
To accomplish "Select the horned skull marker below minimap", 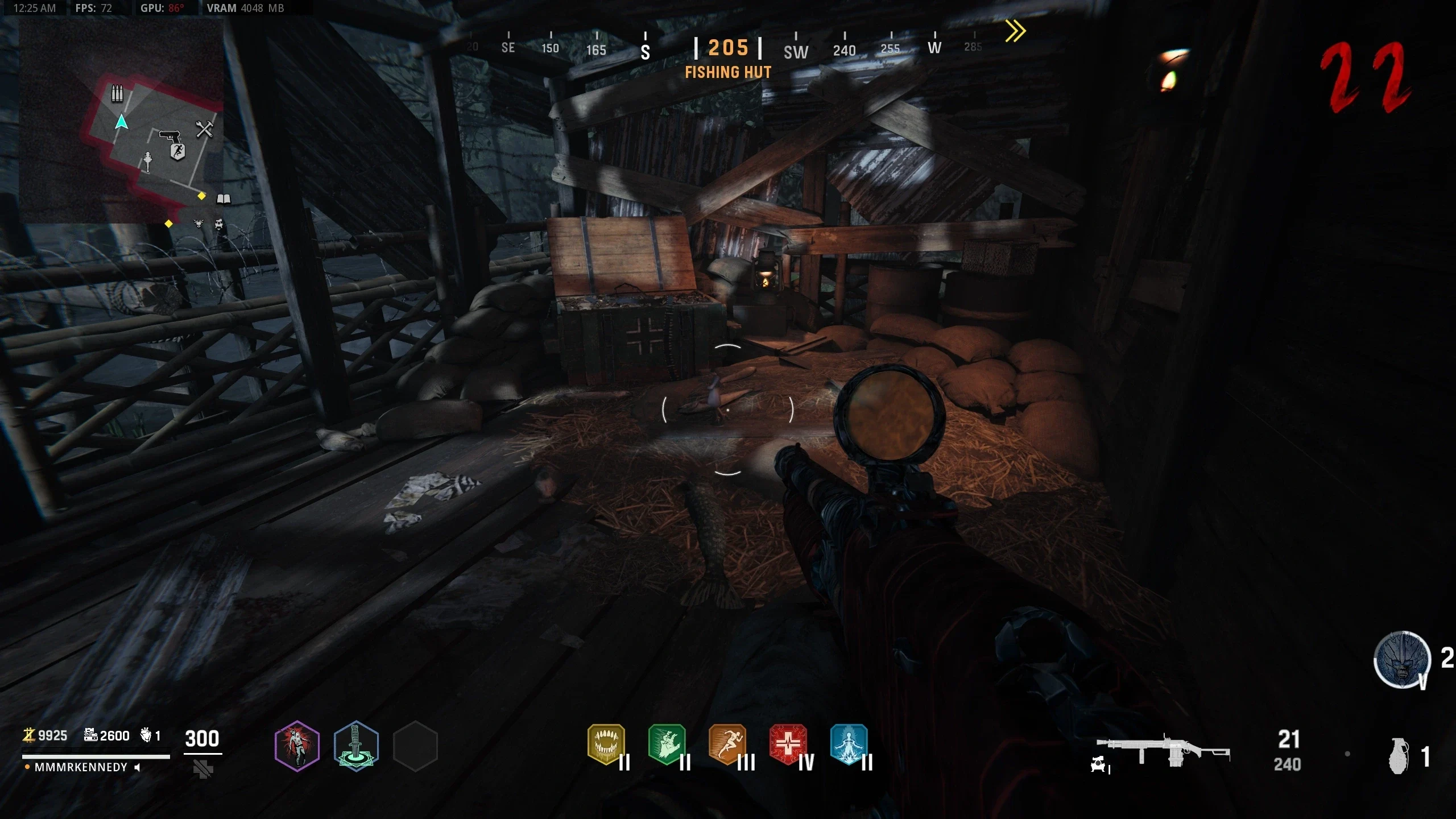I will click(x=198, y=224).
